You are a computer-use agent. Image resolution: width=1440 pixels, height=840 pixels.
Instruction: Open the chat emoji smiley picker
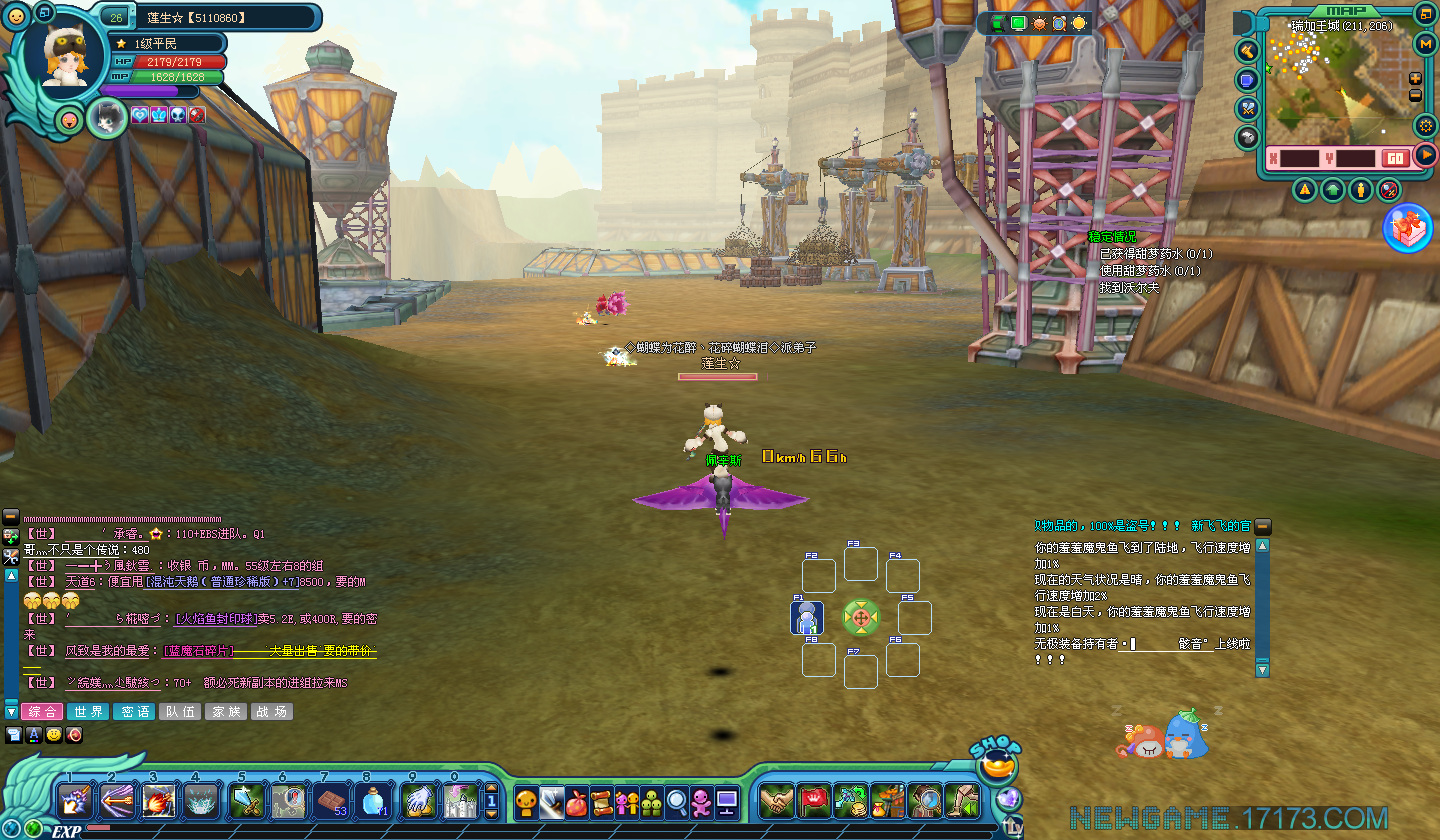point(54,735)
